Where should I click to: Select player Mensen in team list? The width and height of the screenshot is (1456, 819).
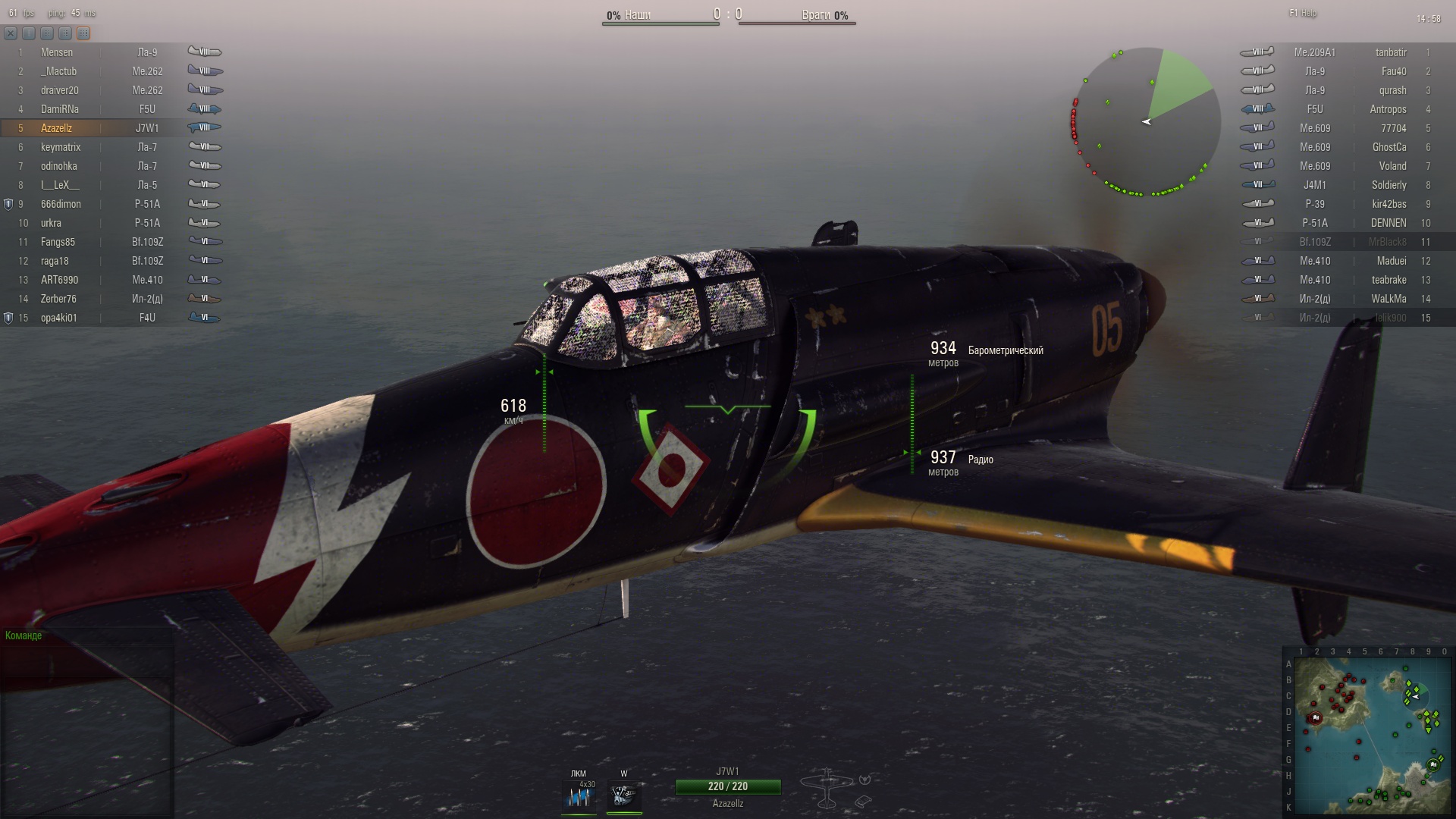point(57,52)
